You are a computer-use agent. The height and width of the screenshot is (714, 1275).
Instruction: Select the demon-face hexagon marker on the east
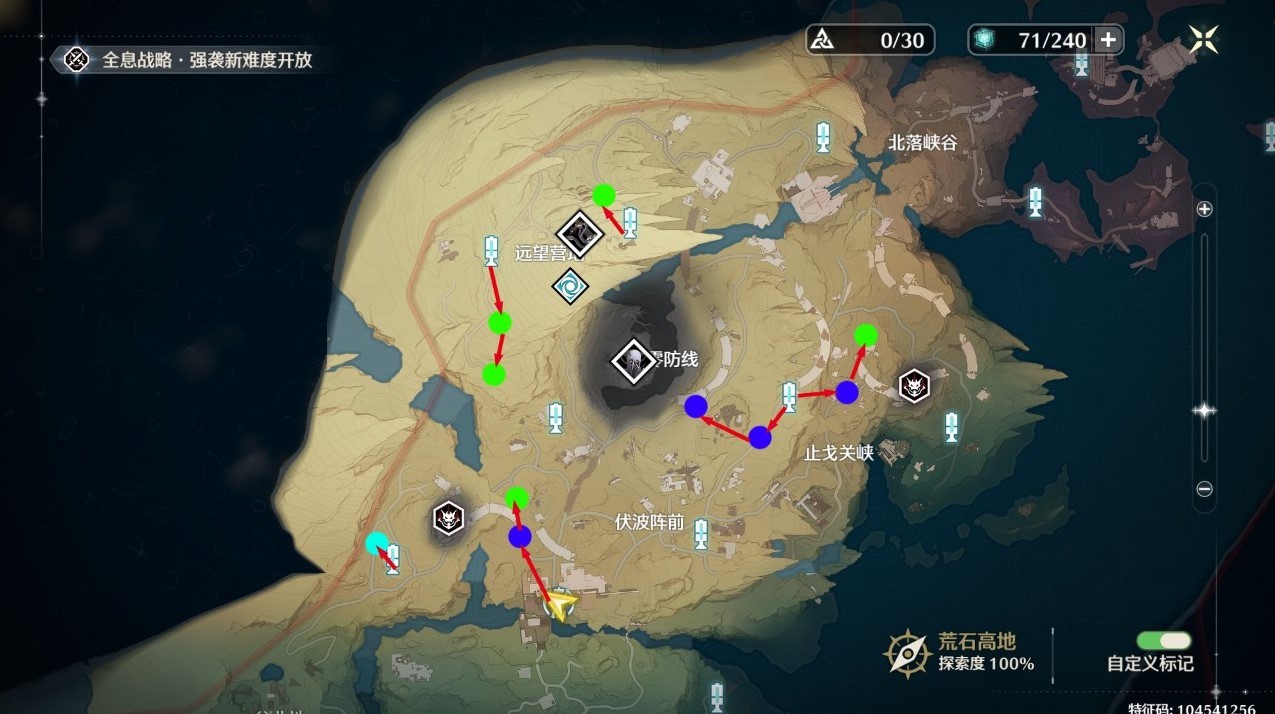coord(914,385)
